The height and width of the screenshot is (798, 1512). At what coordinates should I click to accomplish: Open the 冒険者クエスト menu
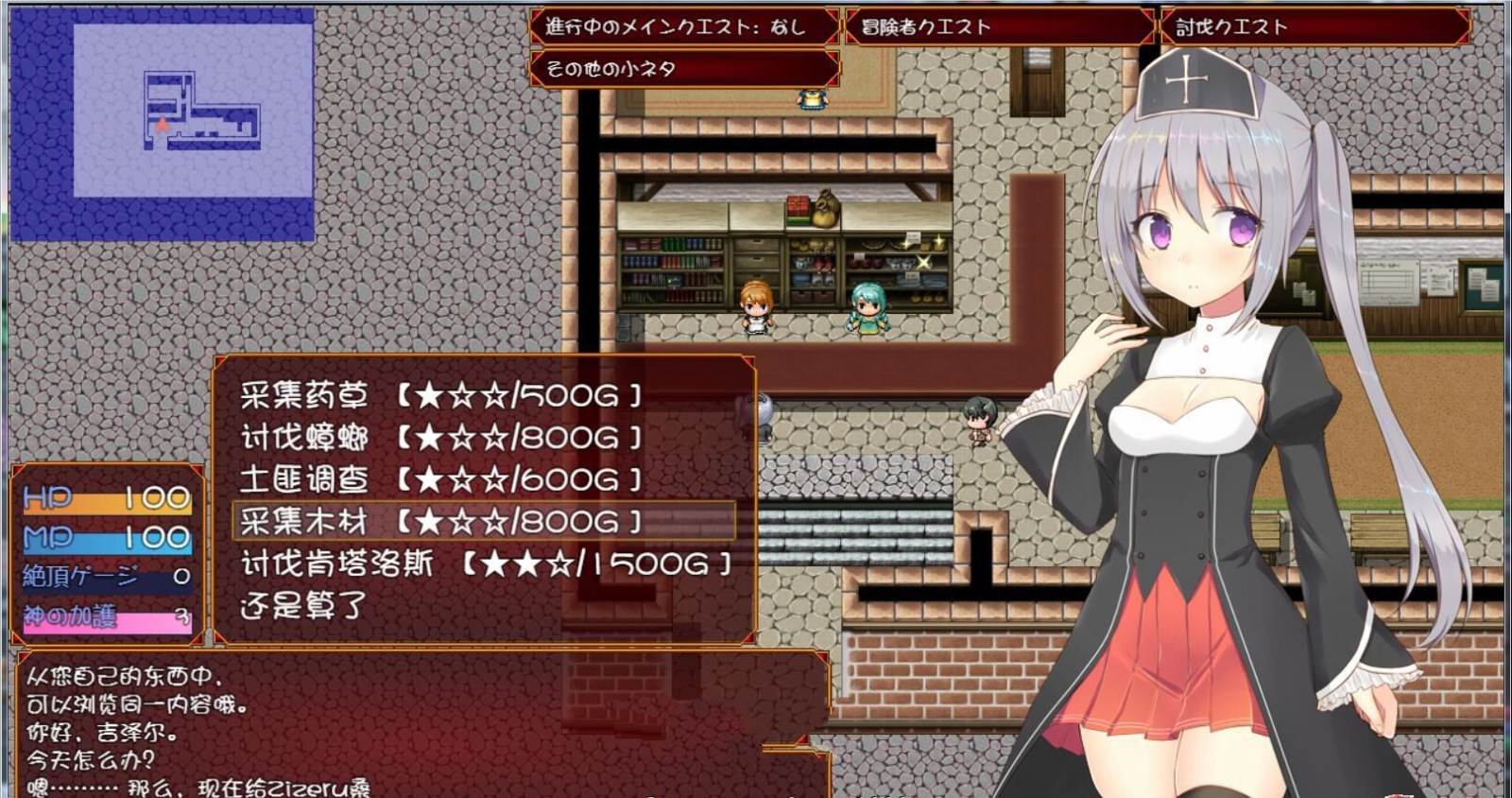pos(992,27)
